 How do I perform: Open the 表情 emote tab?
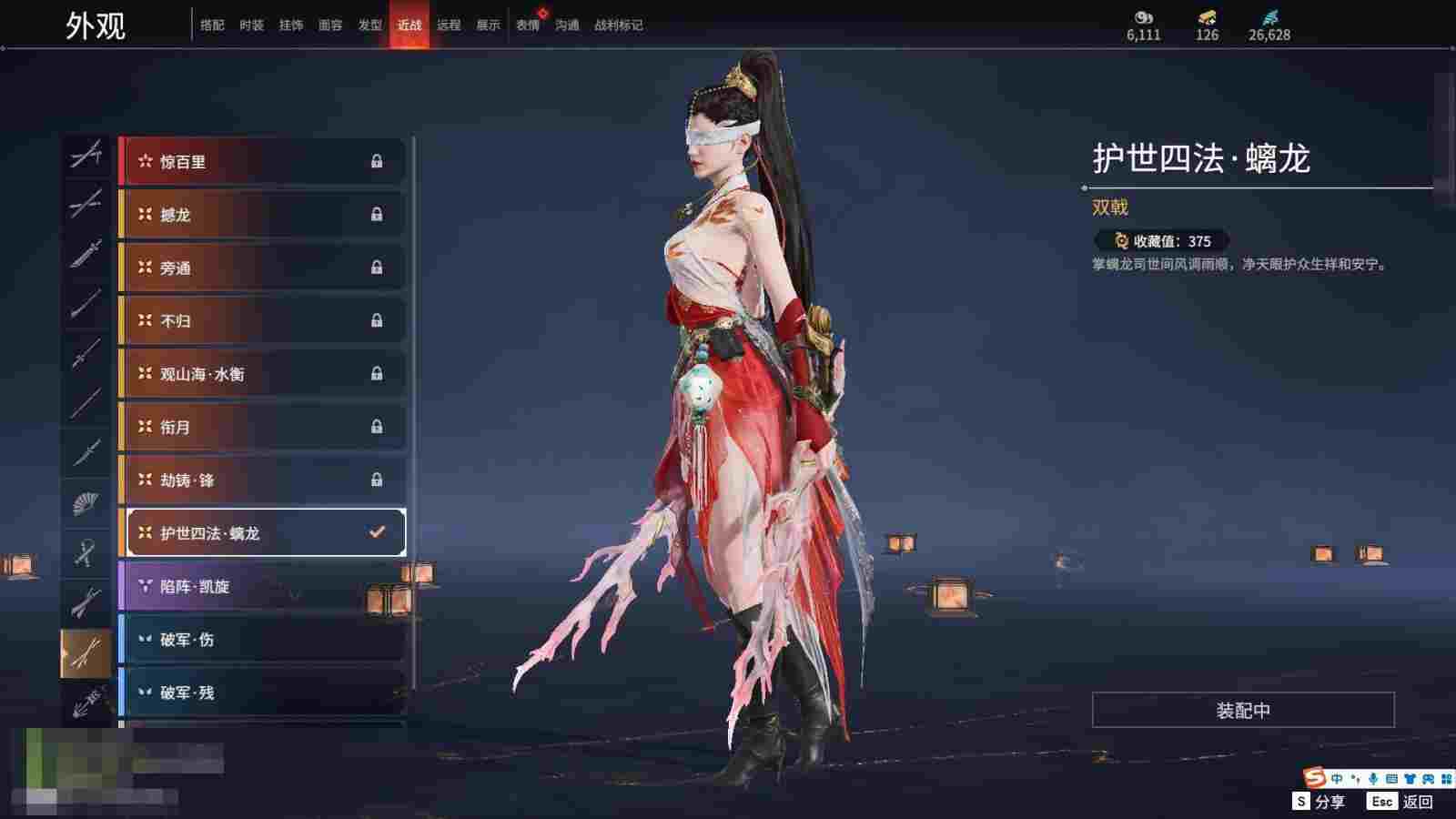pyautogui.click(x=528, y=25)
